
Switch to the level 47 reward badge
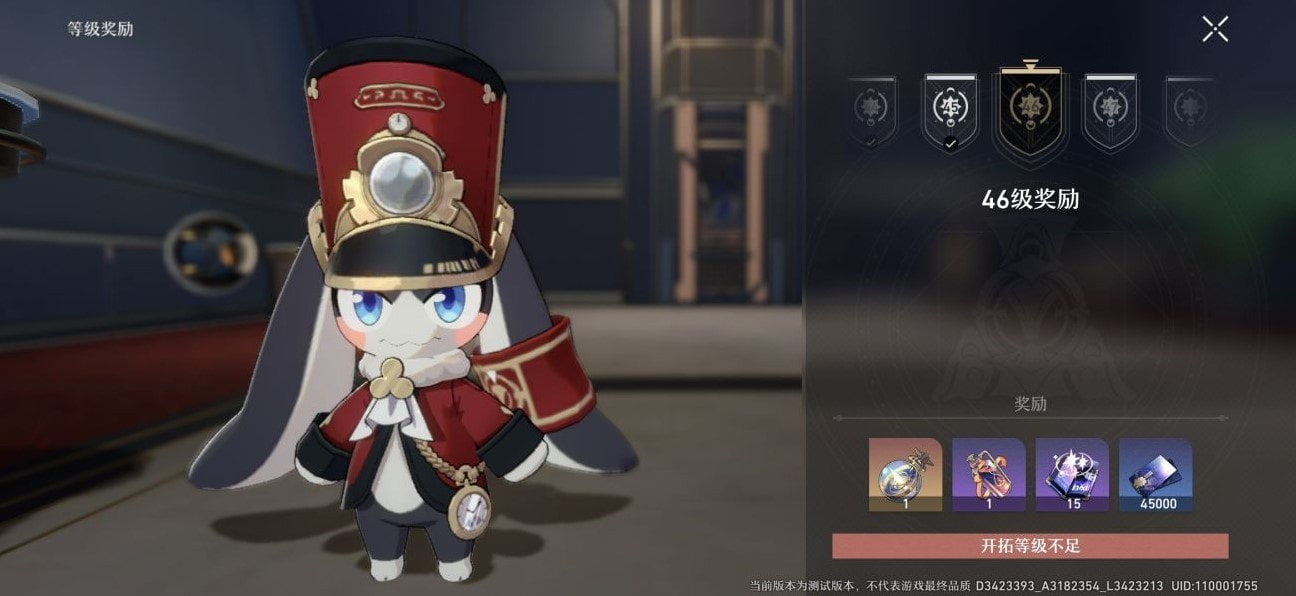point(1110,111)
